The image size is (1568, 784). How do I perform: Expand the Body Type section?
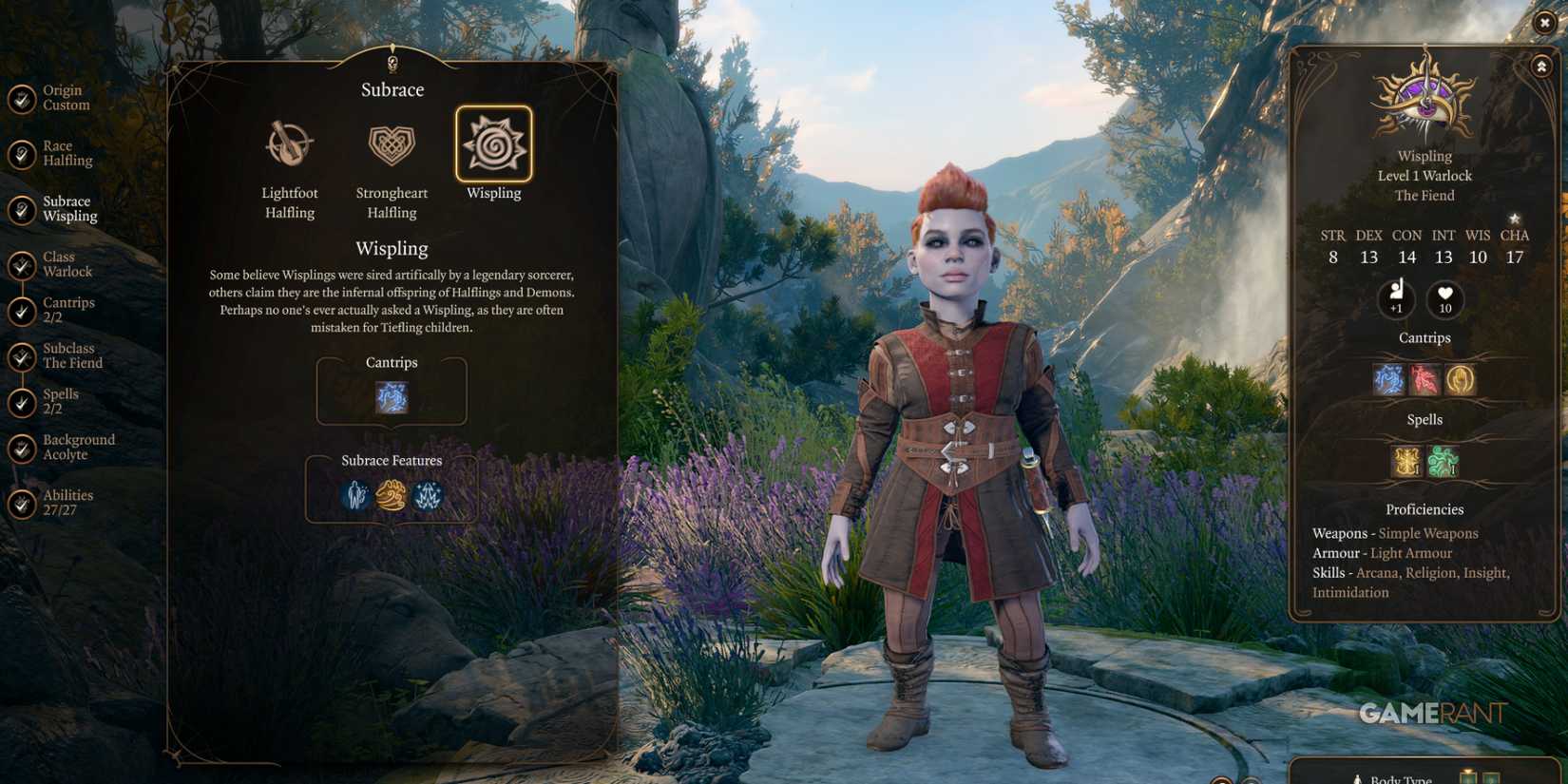1396,777
